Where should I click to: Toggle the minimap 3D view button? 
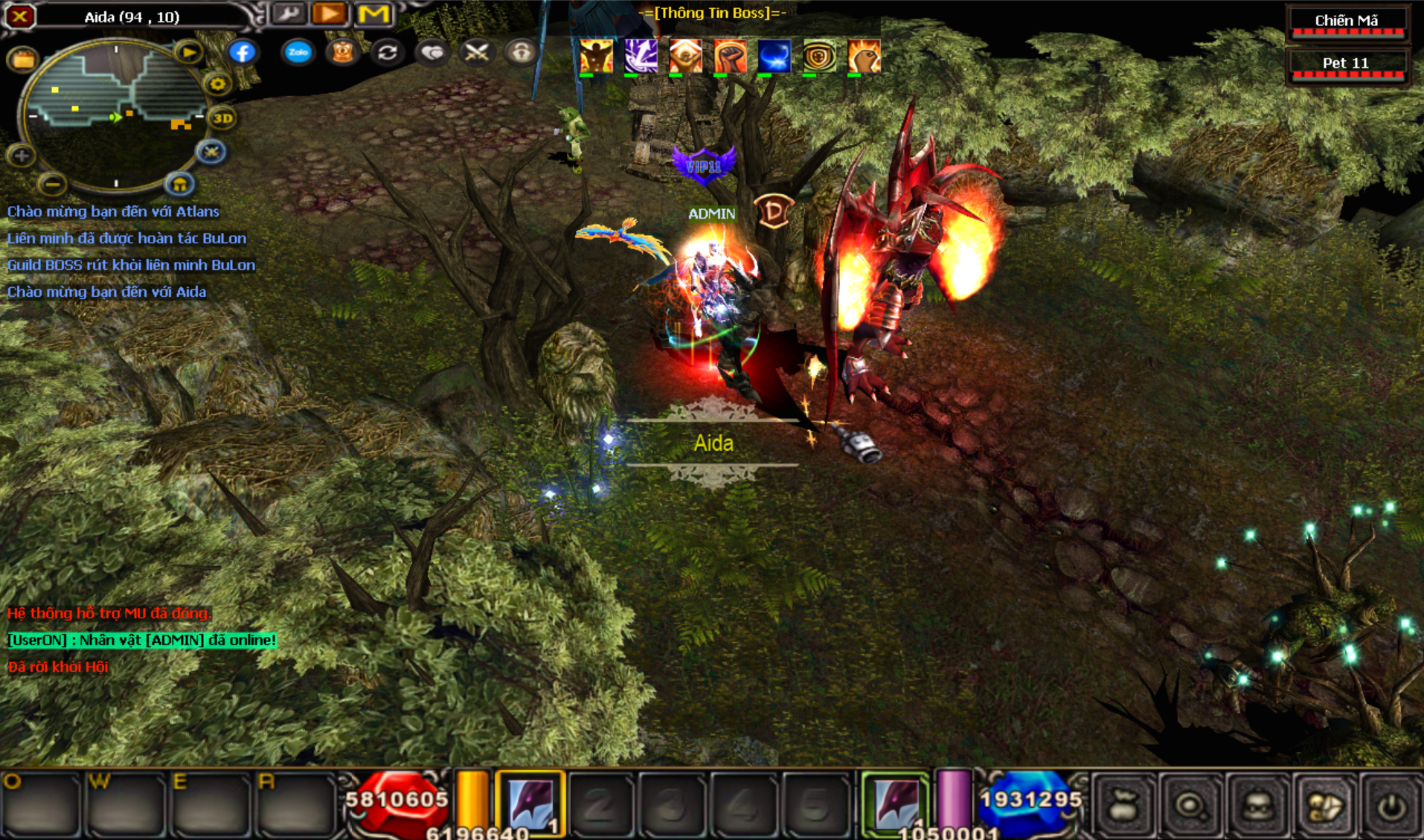point(222,118)
